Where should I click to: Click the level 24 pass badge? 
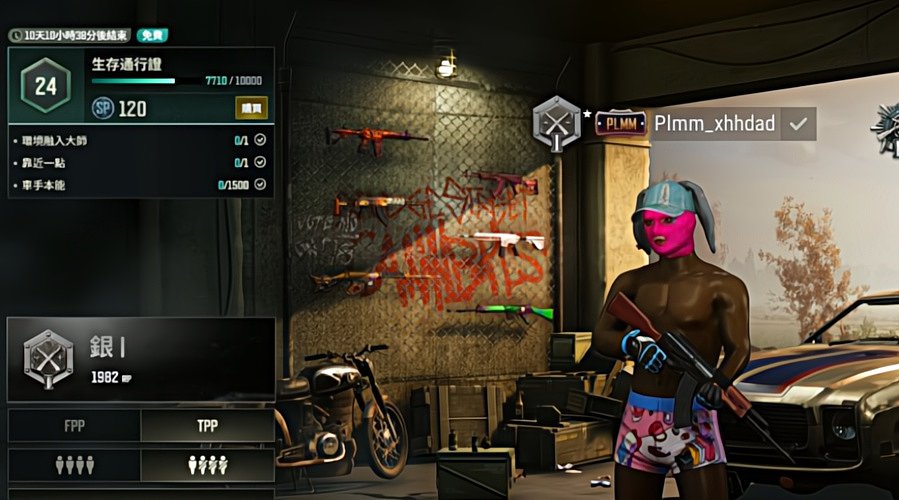coord(46,86)
